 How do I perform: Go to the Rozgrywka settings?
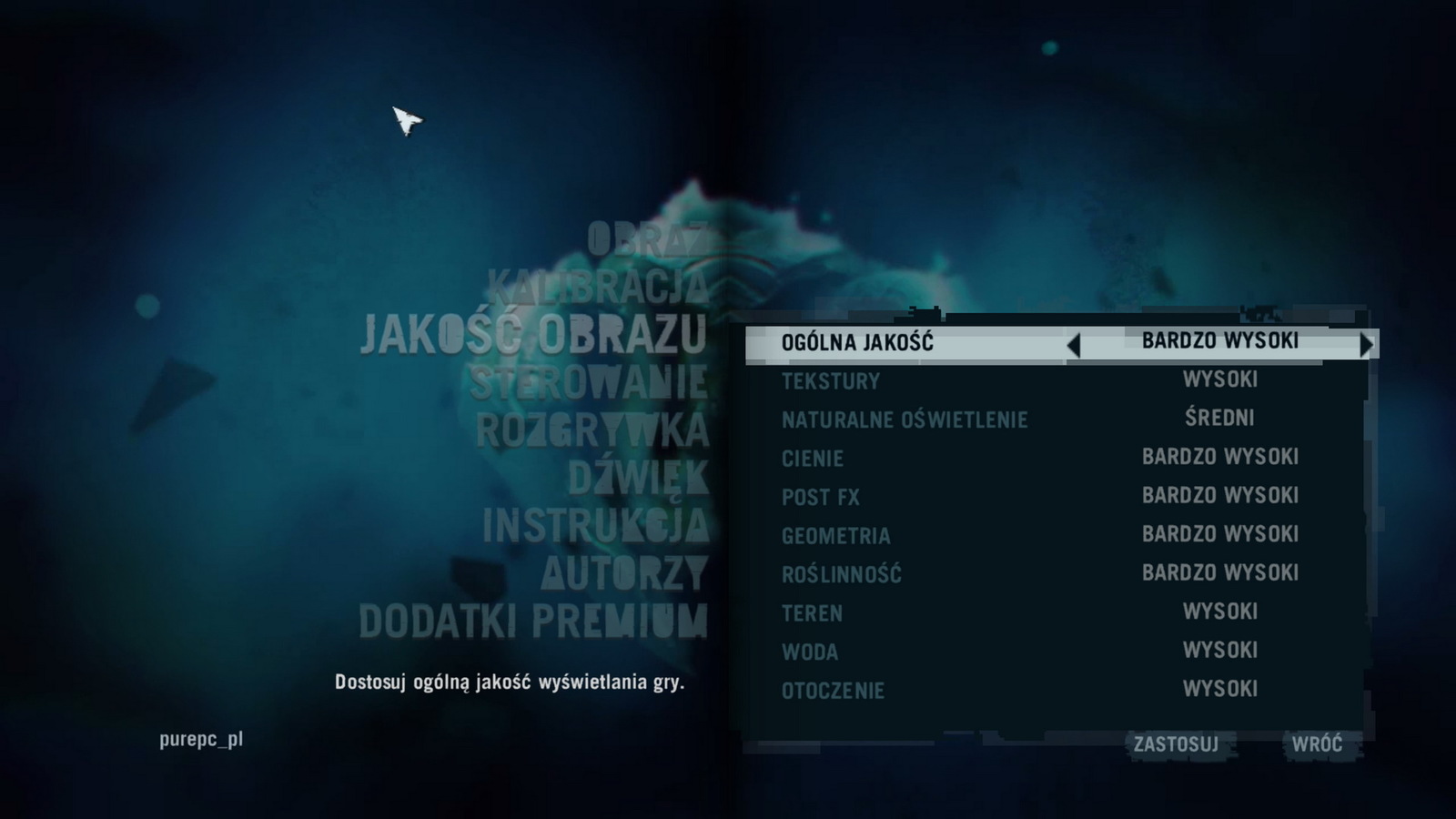pos(591,430)
